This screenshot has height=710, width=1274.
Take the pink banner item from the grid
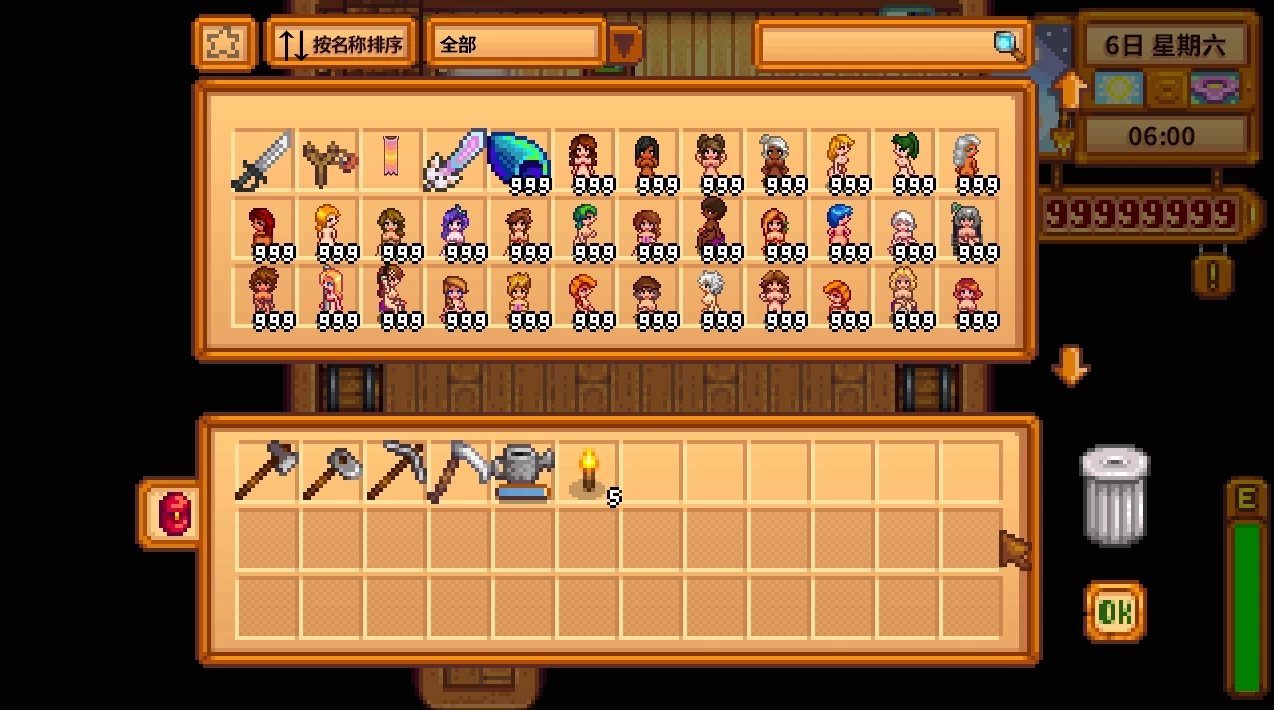391,159
